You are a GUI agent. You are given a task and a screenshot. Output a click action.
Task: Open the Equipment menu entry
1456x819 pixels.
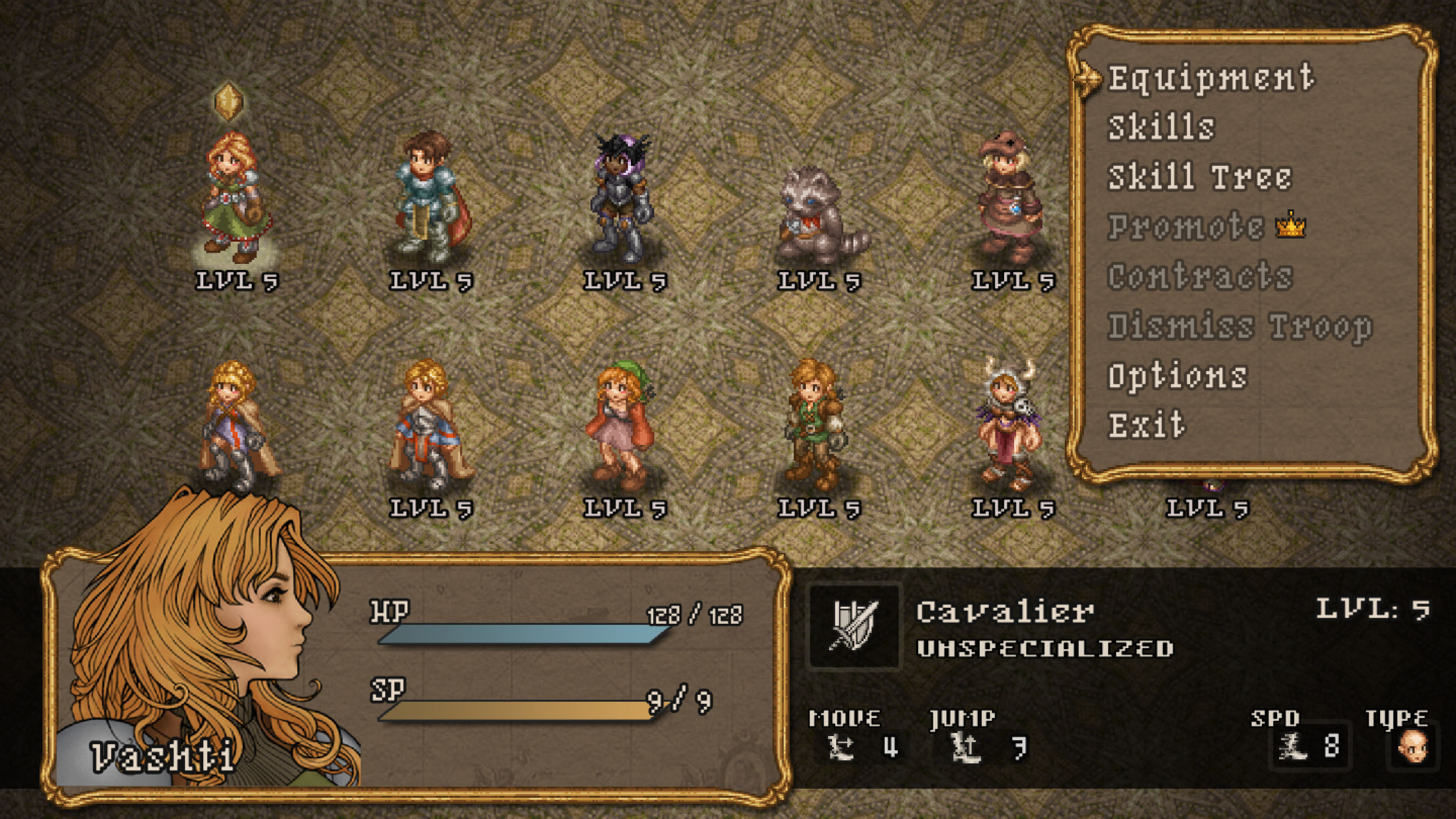1210,78
